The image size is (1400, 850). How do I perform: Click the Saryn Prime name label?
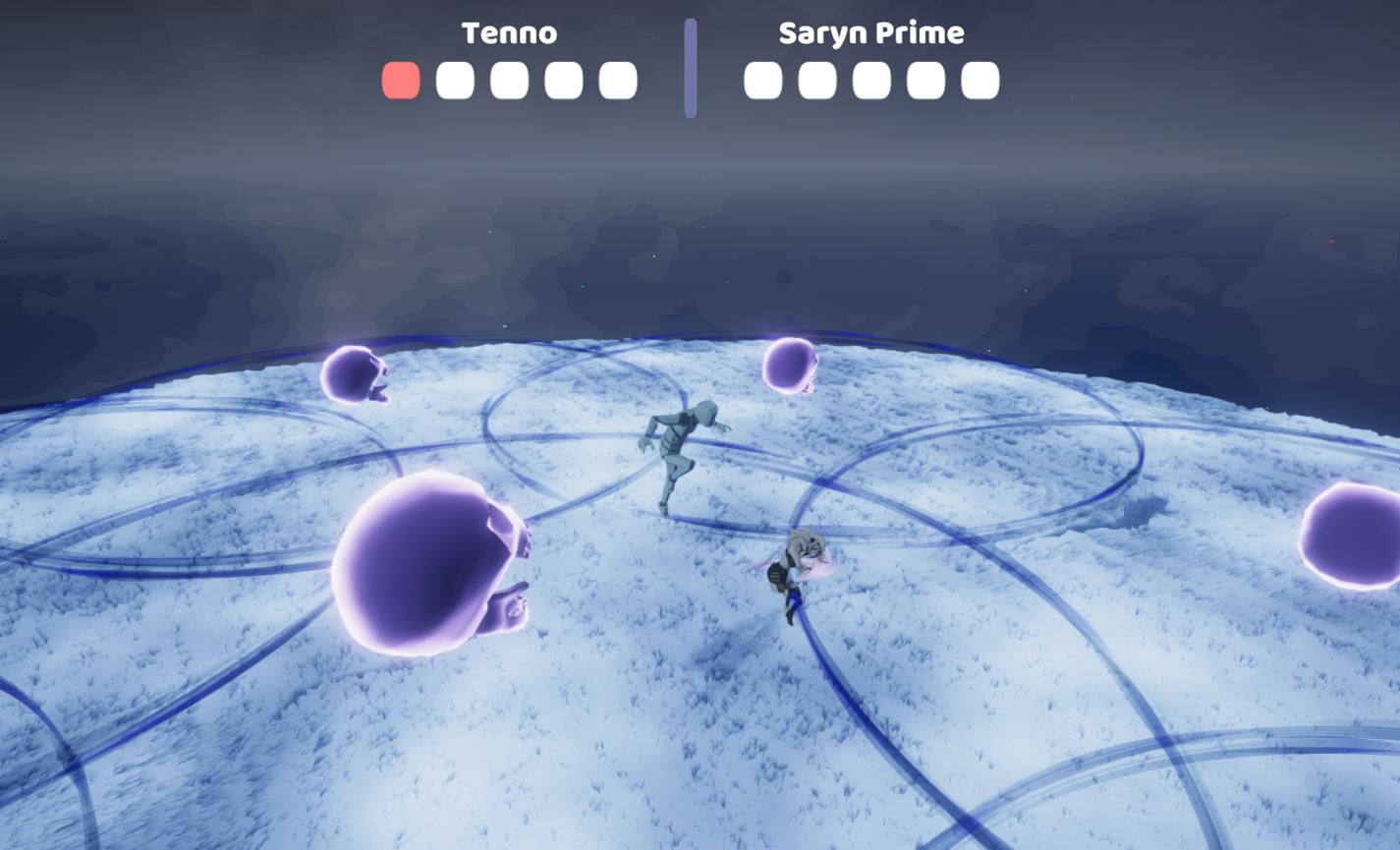(870, 31)
